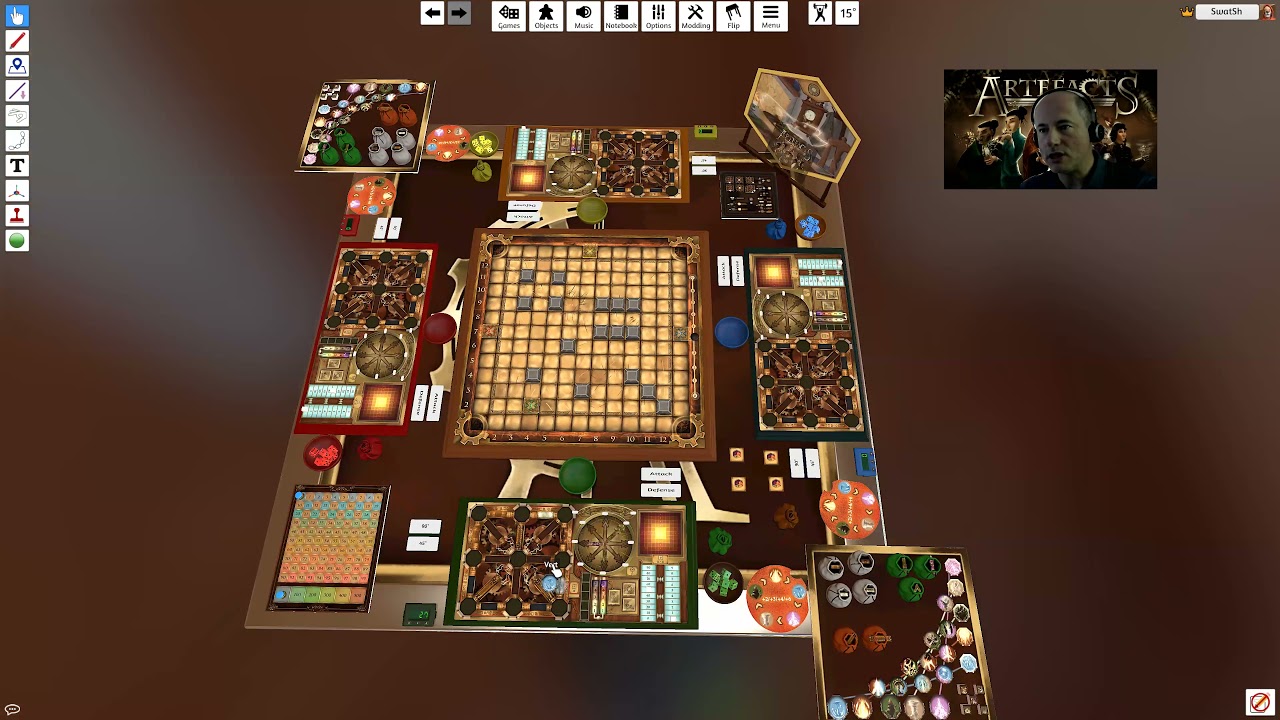Open the Games menu

click(x=509, y=16)
